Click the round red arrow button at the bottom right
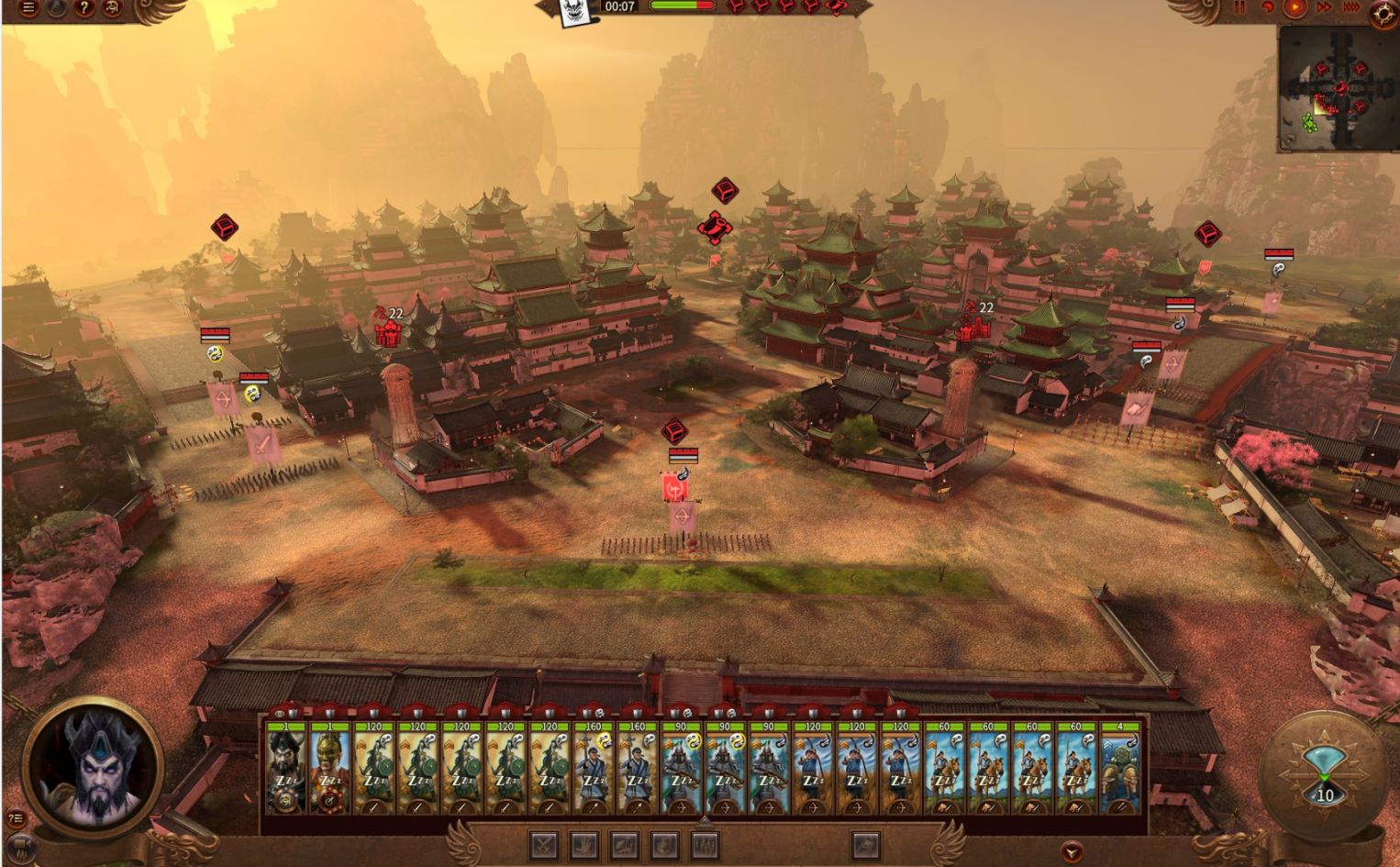Screen dimensions: 1400x867 click(x=1069, y=852)
